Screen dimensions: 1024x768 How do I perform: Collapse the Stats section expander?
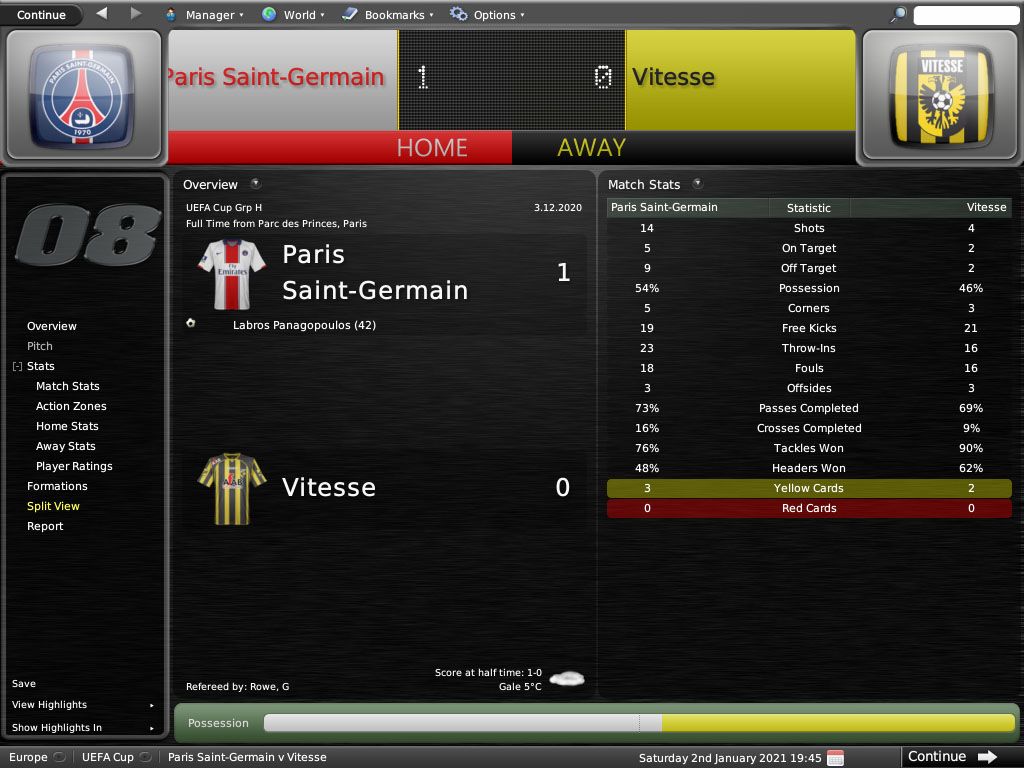pos(17,367)
